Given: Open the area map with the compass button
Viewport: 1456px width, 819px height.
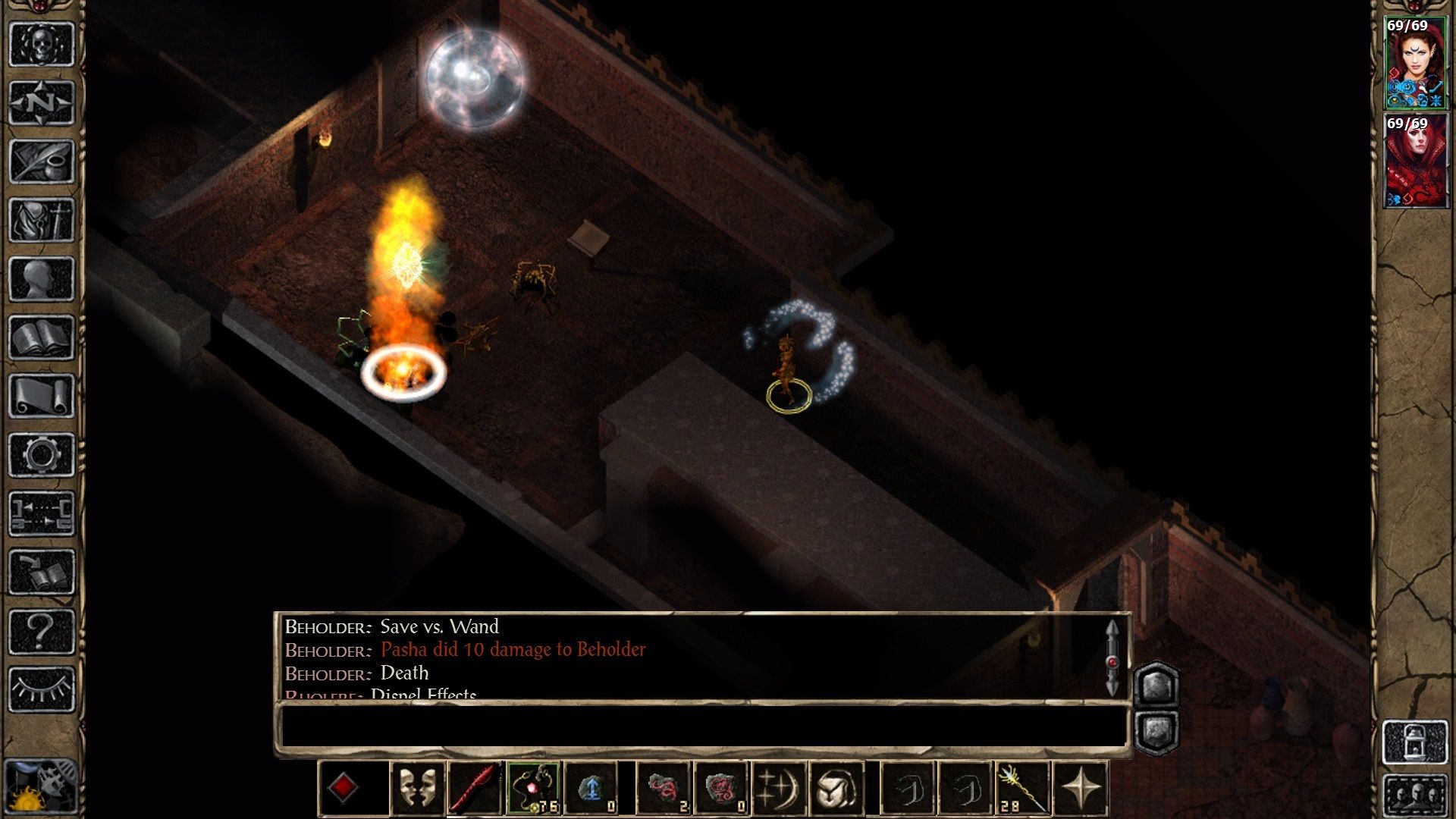Looking at the screenshot, I should pos(41,102).
